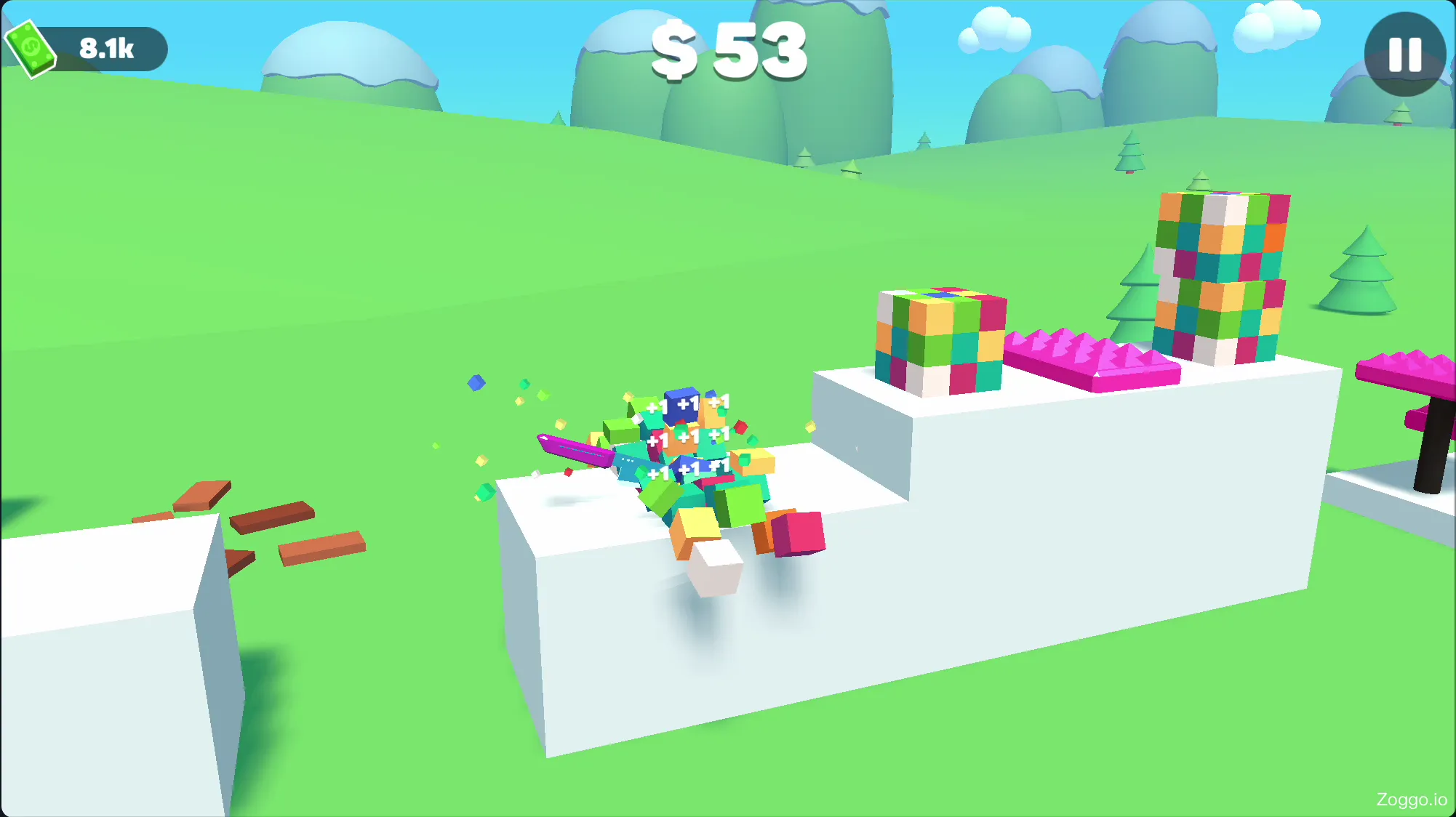
Task: Click the magenta cube near the player
Action: click(799, 534)
